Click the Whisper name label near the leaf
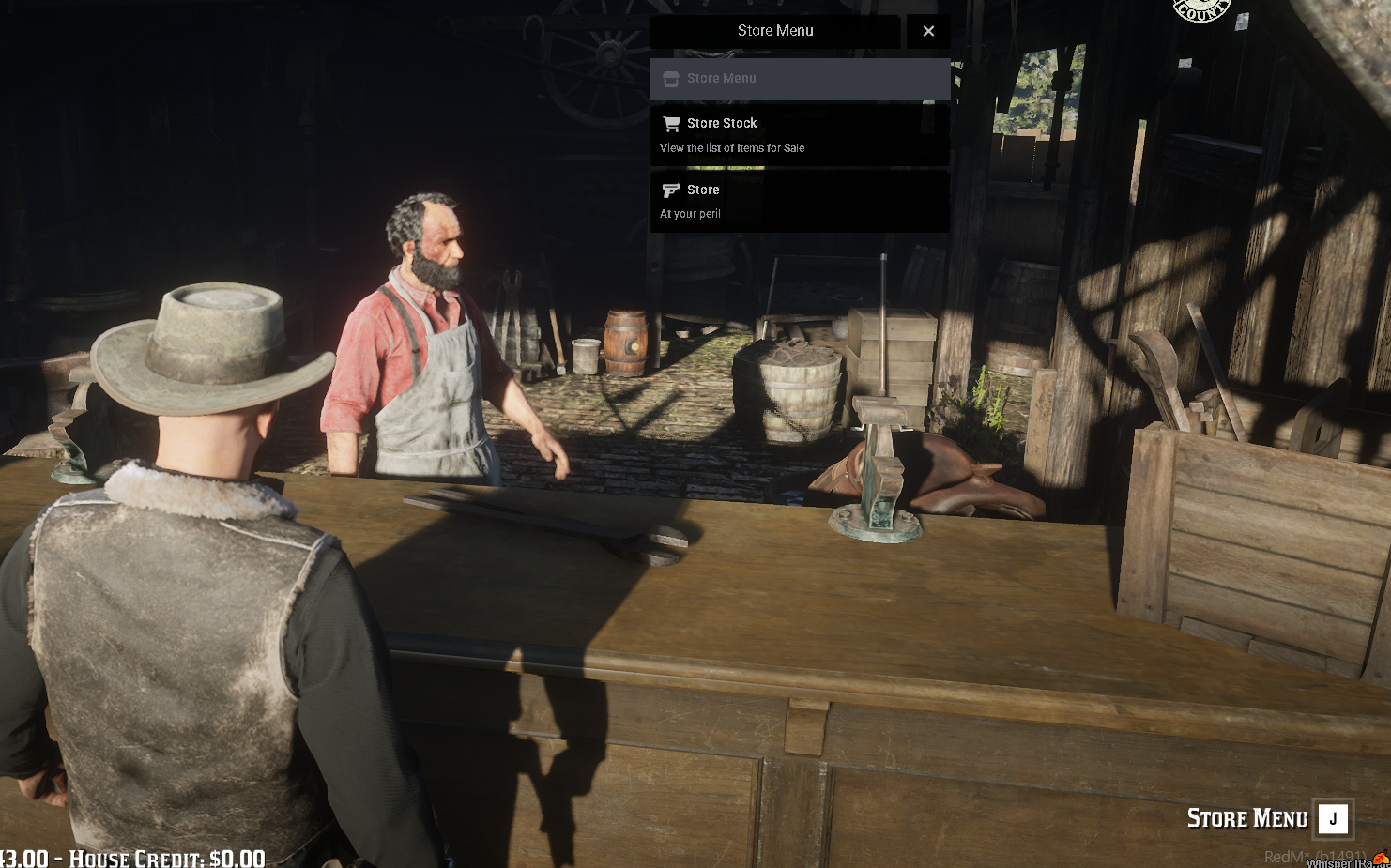 click(1334, 864)
